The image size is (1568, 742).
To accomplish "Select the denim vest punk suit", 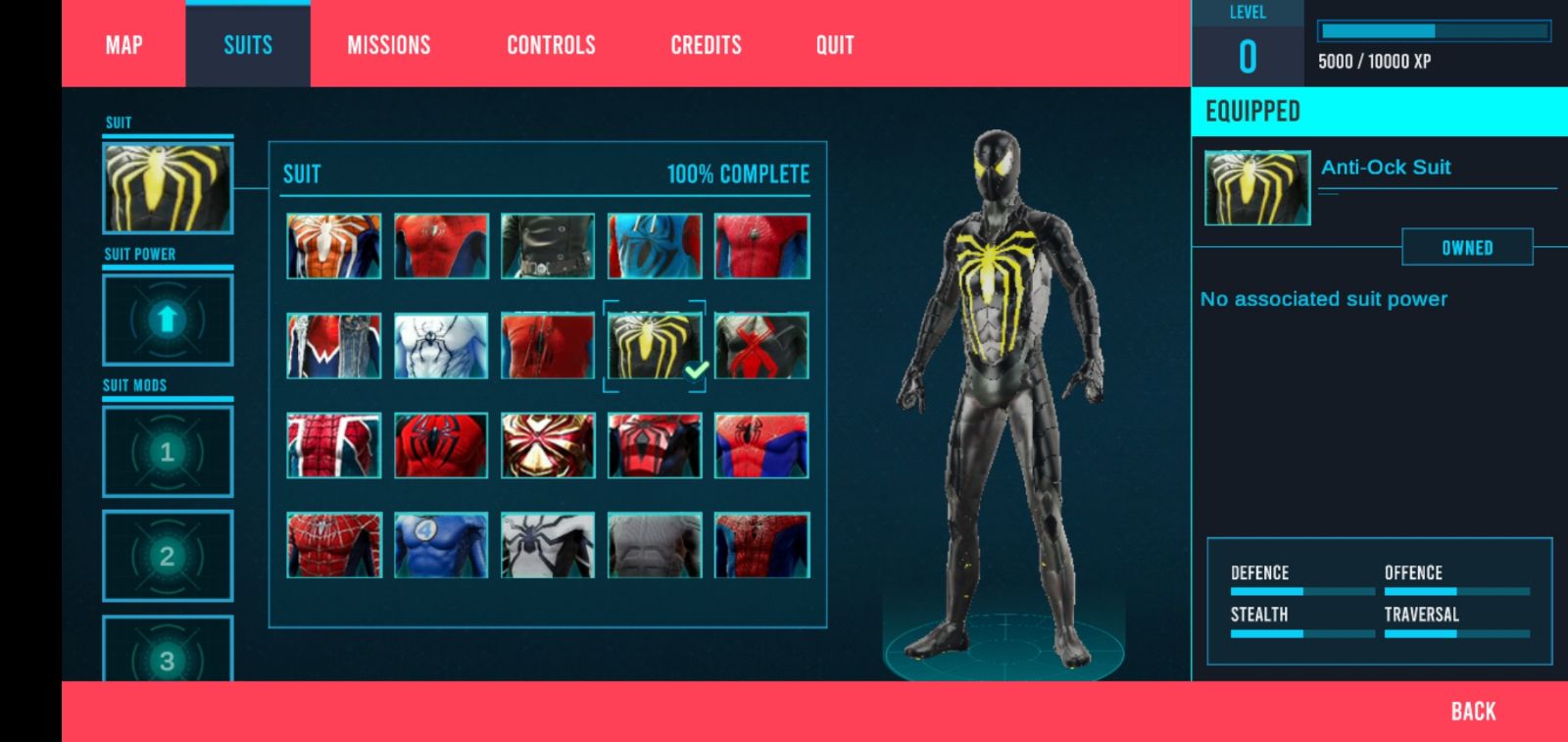I will coord(334,346).
